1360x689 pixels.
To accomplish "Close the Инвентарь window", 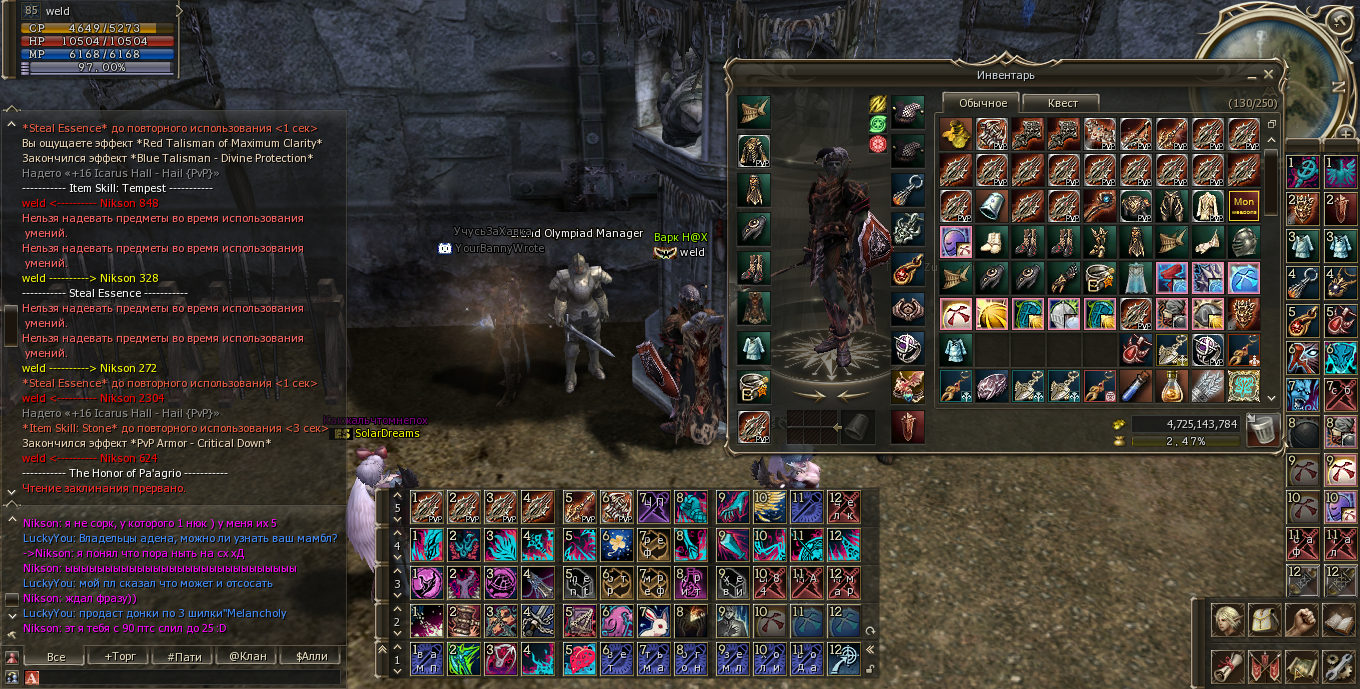I will [x=1269, y=75].
